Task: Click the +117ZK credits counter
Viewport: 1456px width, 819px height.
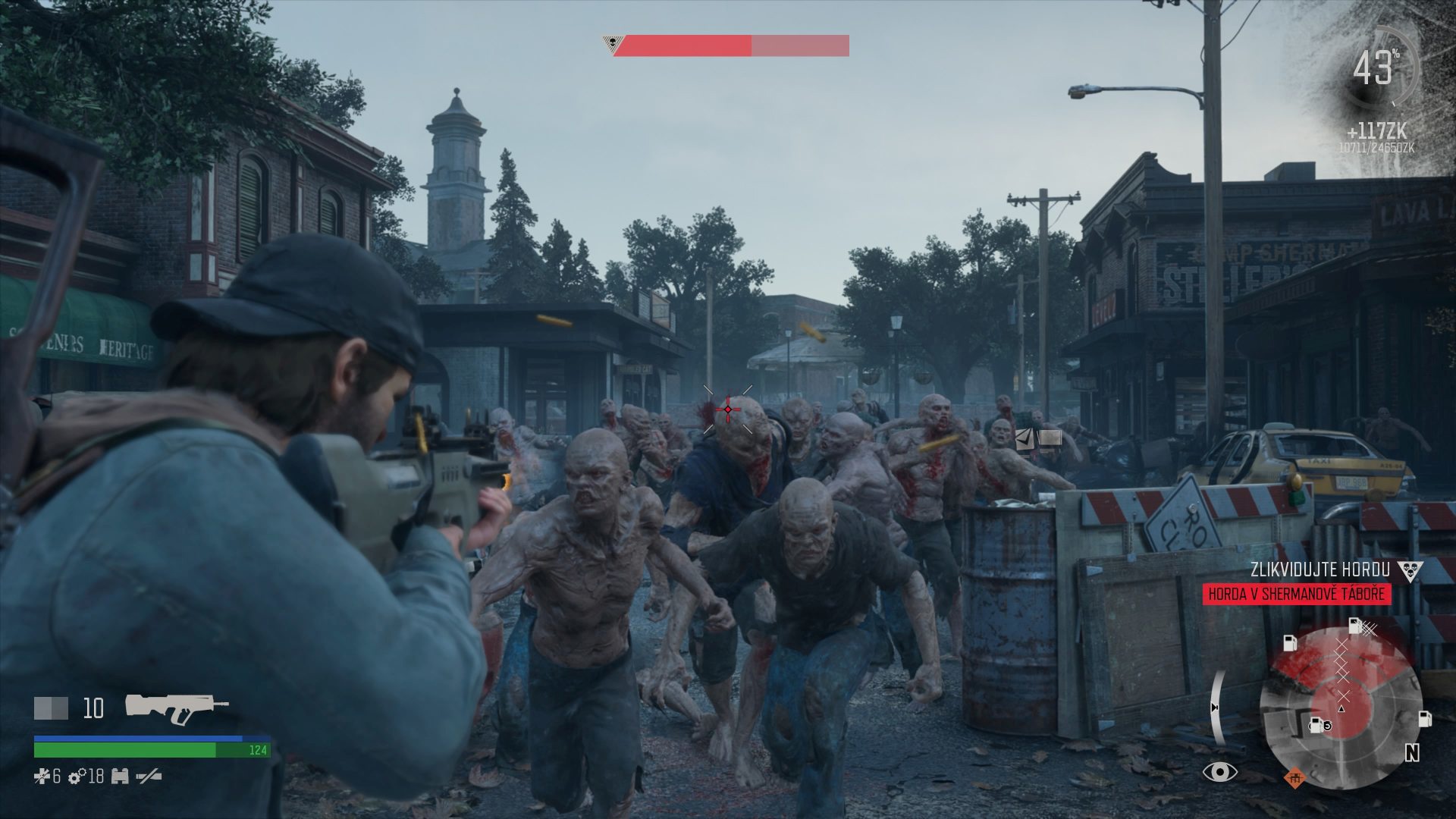Action: click(1379, 130)
